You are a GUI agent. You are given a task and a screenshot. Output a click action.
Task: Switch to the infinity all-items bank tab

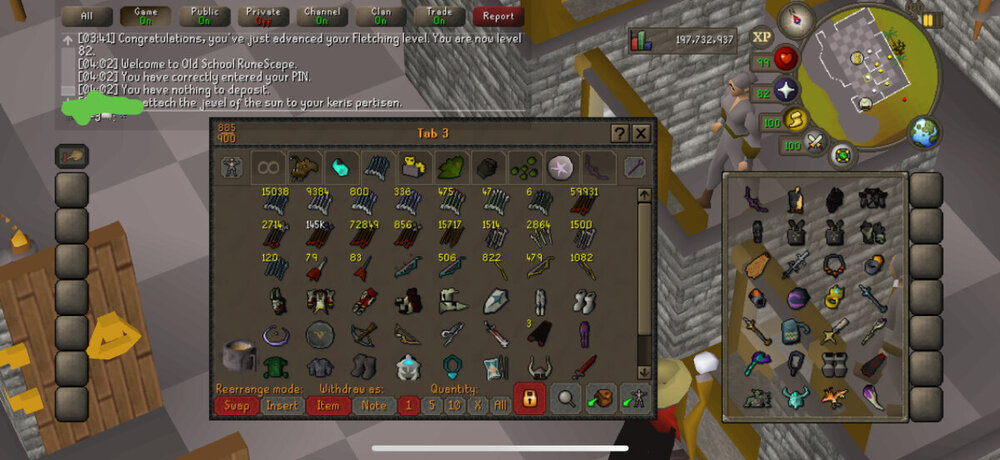(267, 166)
